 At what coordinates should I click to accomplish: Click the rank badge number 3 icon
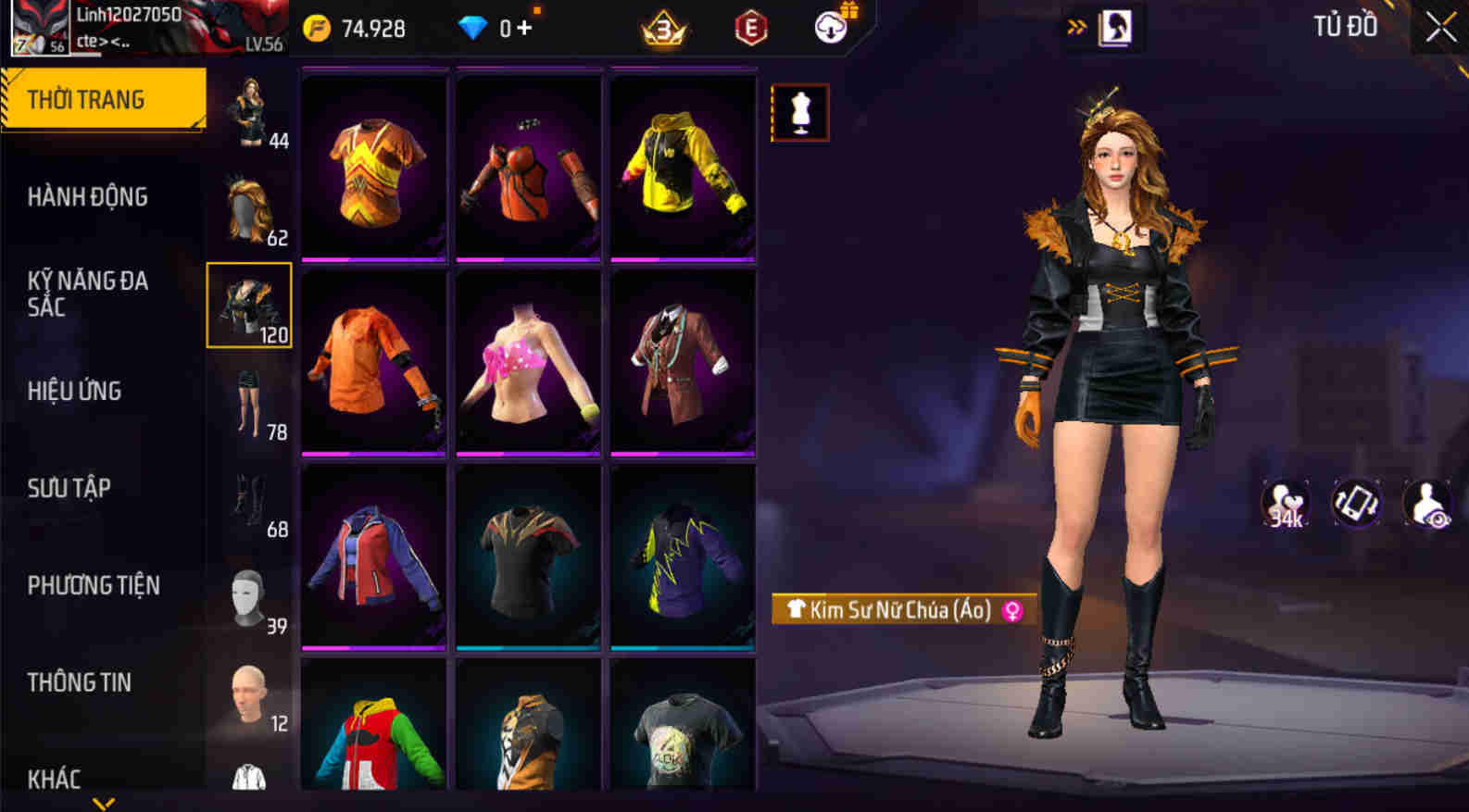663,29
